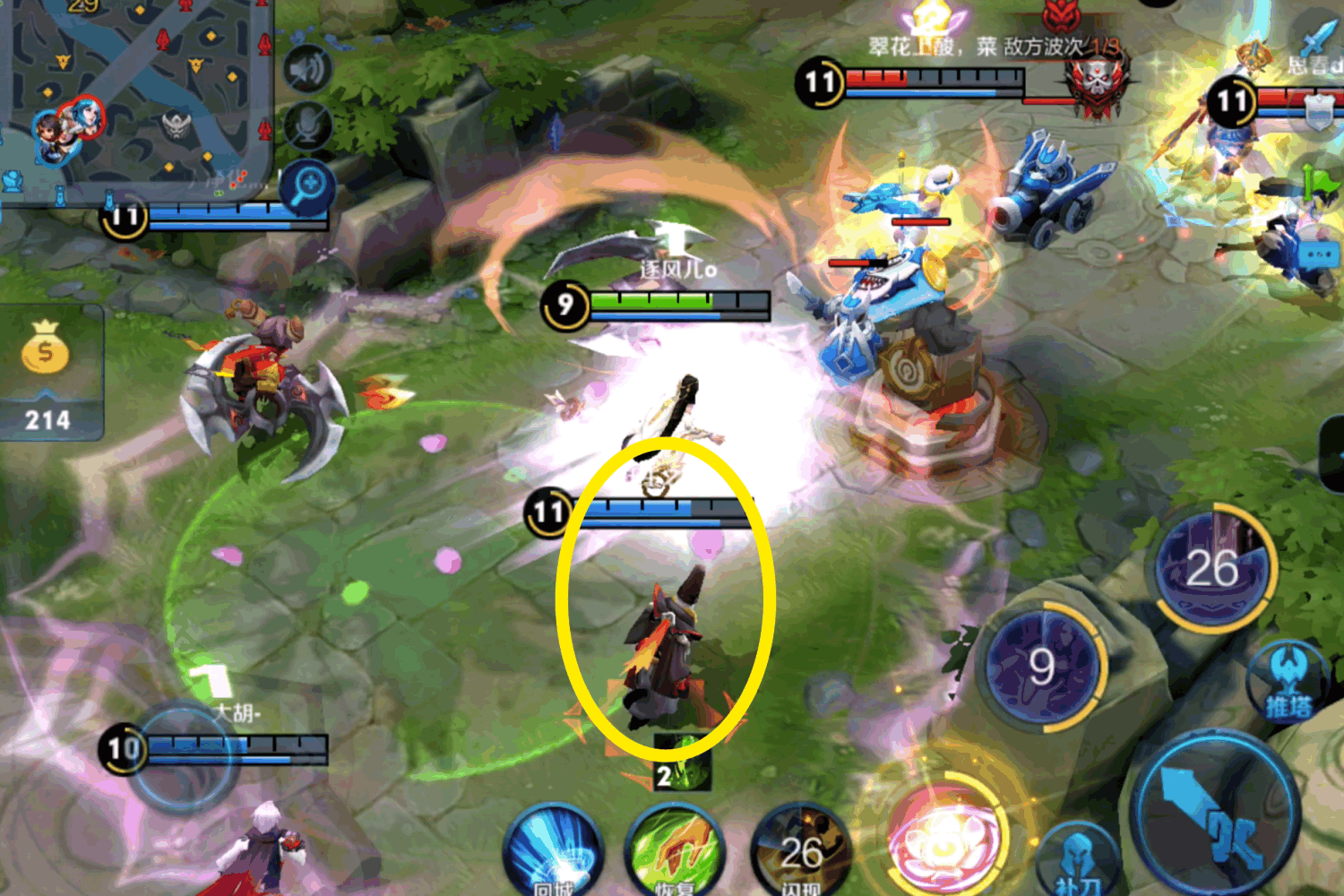
Task: Select the purple skill showing 26 cooldown
Action: [1212, 567]
